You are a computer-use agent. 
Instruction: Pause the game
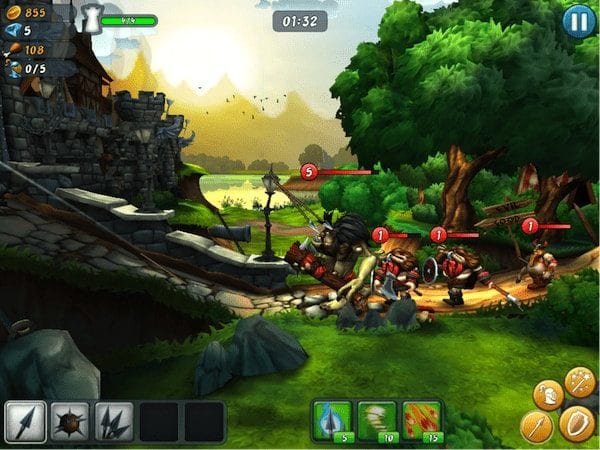click(x=579, y=21)
